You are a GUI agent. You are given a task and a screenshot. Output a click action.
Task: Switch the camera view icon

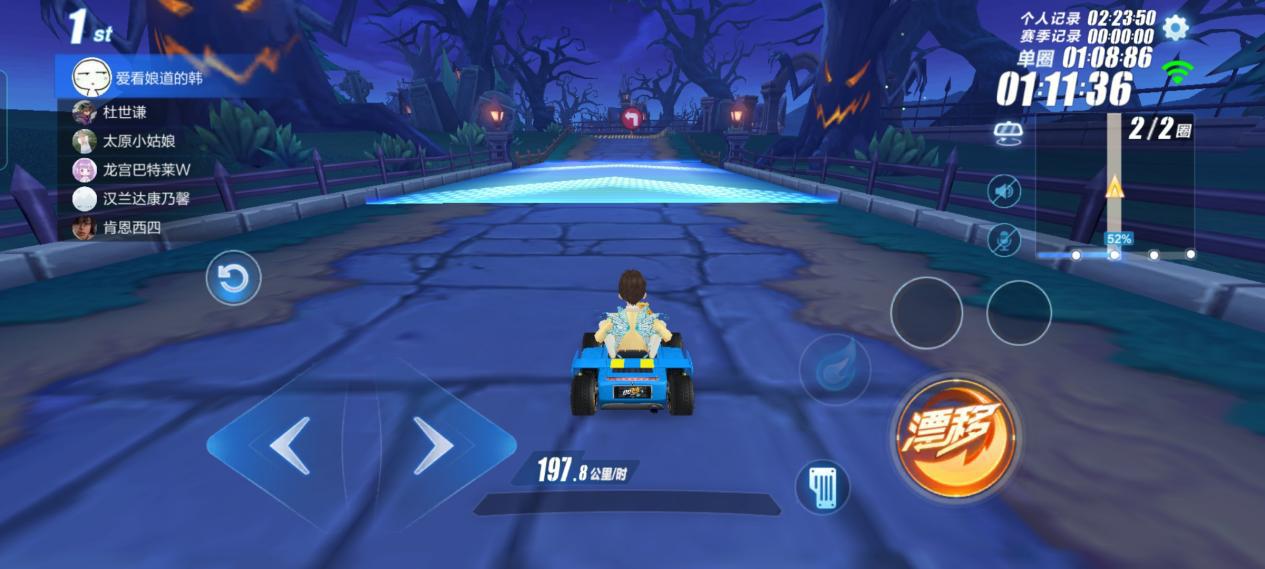pyautogui.click(x=1008, y=134)
